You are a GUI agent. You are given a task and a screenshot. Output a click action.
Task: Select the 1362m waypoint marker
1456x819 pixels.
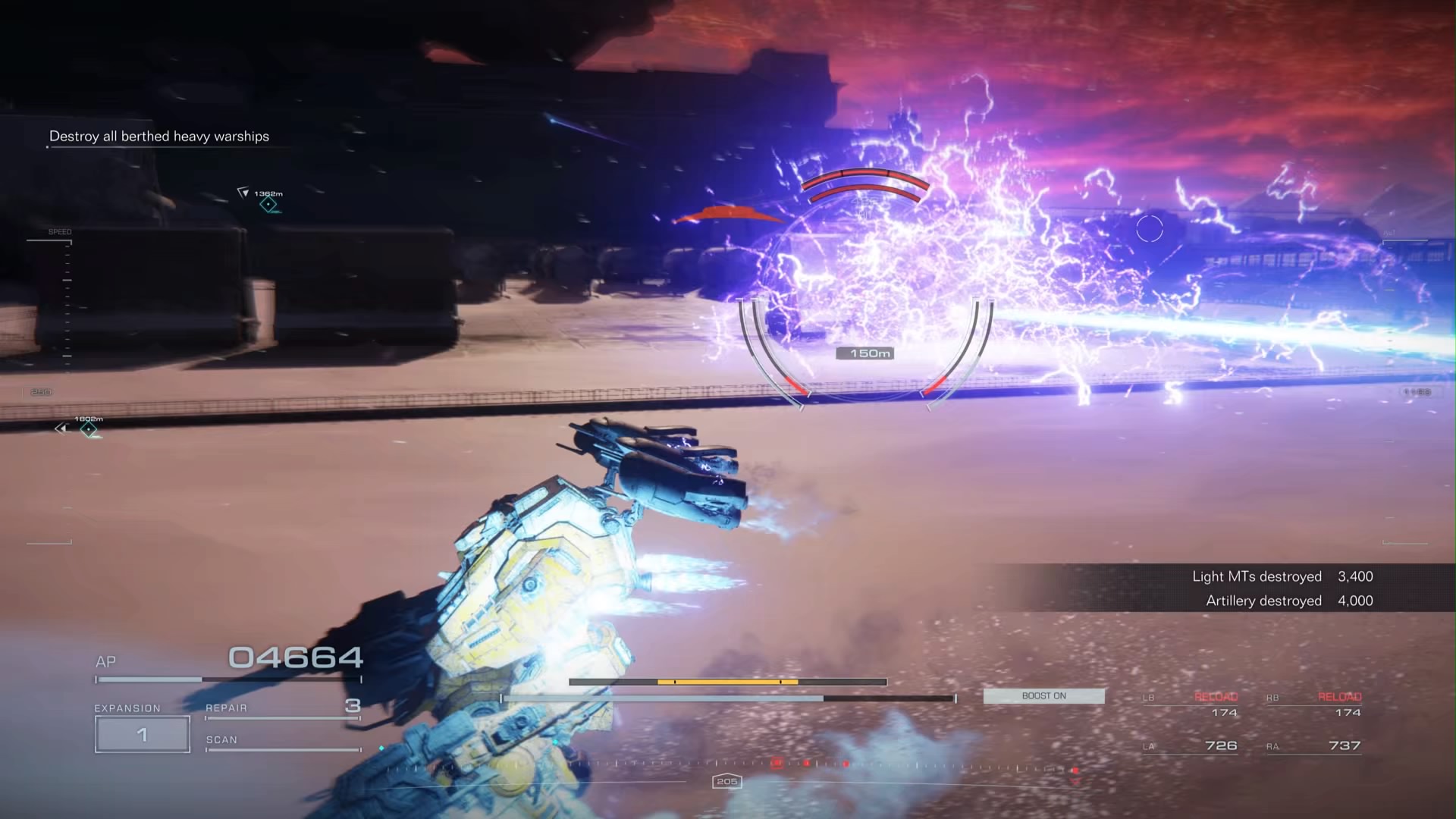coord(268,204)
